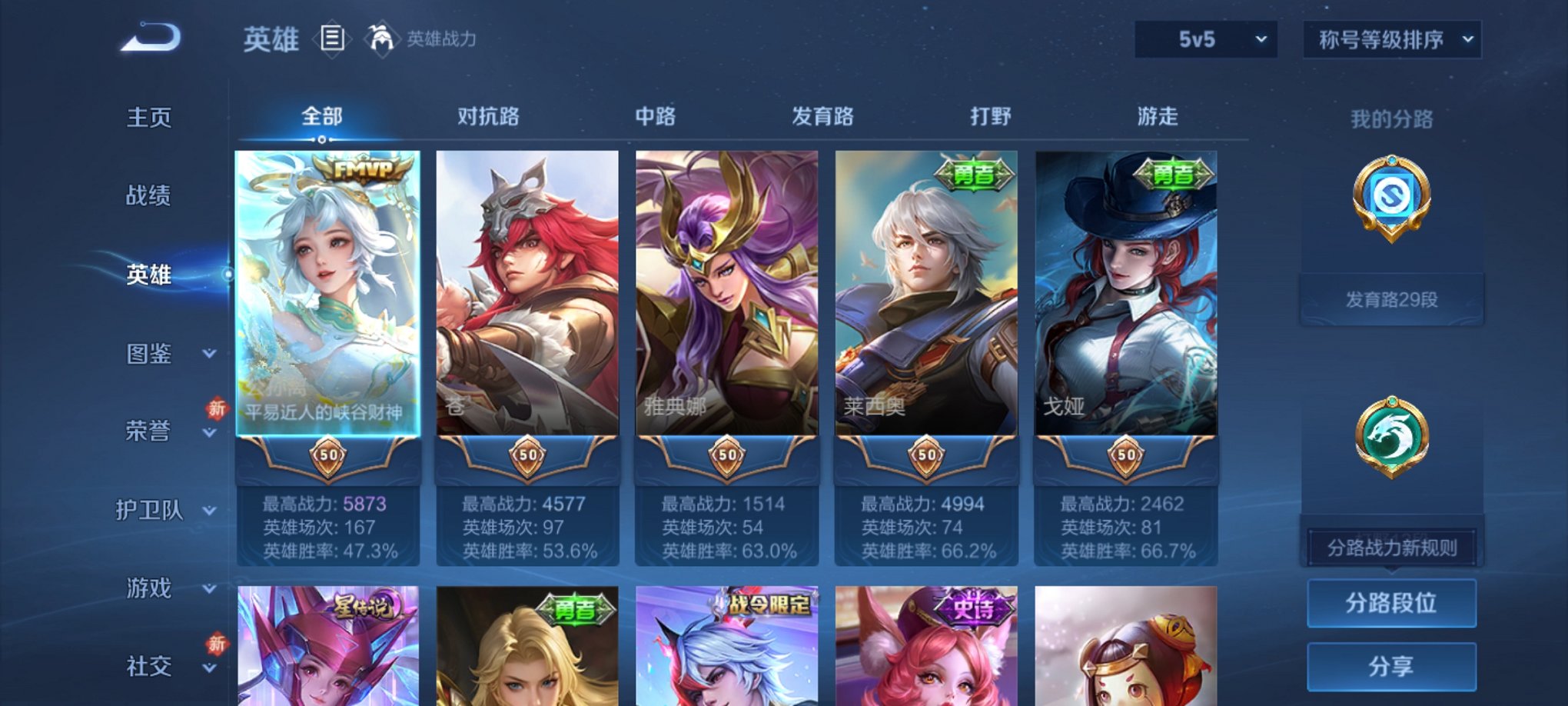Viewport: 1568px width, 706px height.
Task: Click the 英雄战力 hero power icon
Action: pyautogui.click(x=382, y=37)
